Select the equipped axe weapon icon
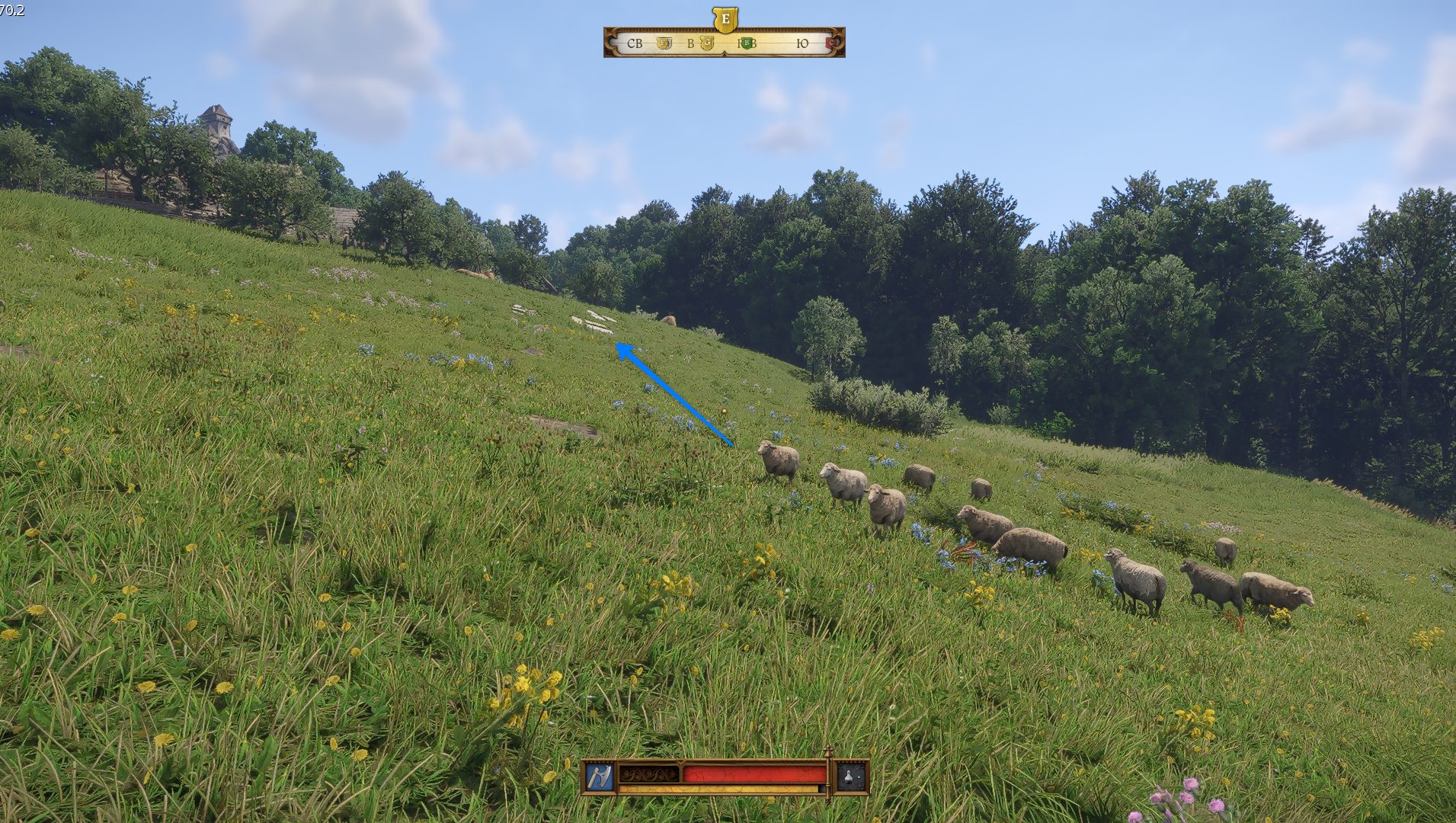The width and height of the screenshot is (1456, 823). click(599, 777)
